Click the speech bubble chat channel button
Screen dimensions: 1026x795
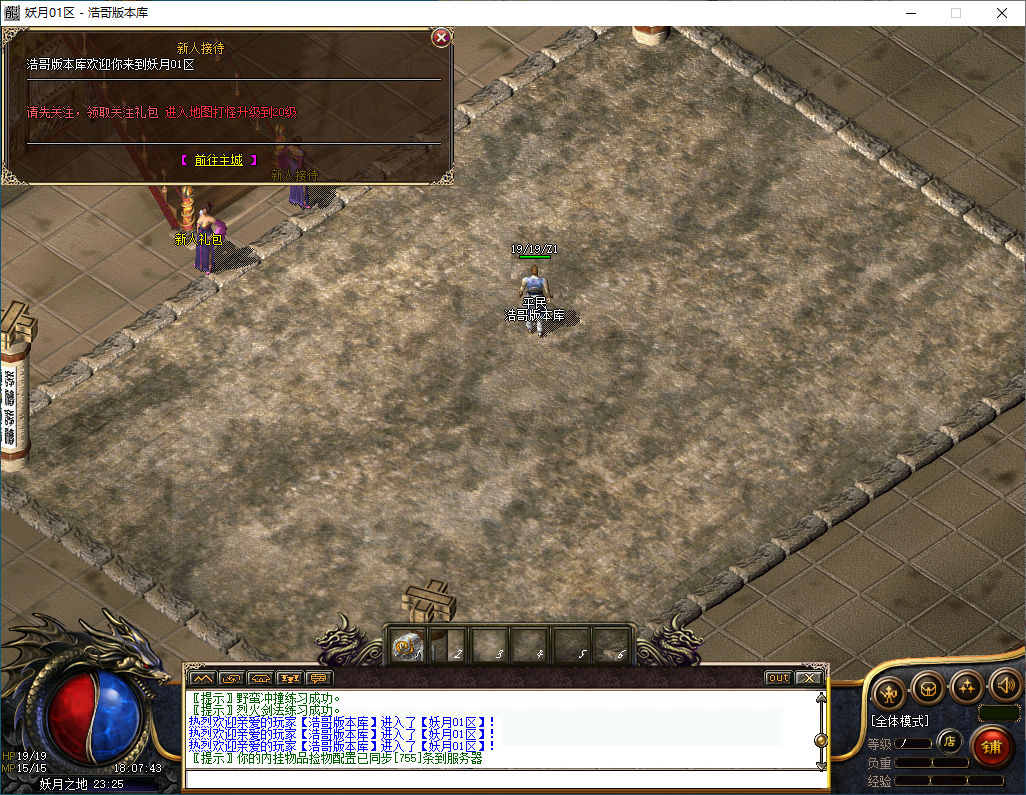click(320, 678)
